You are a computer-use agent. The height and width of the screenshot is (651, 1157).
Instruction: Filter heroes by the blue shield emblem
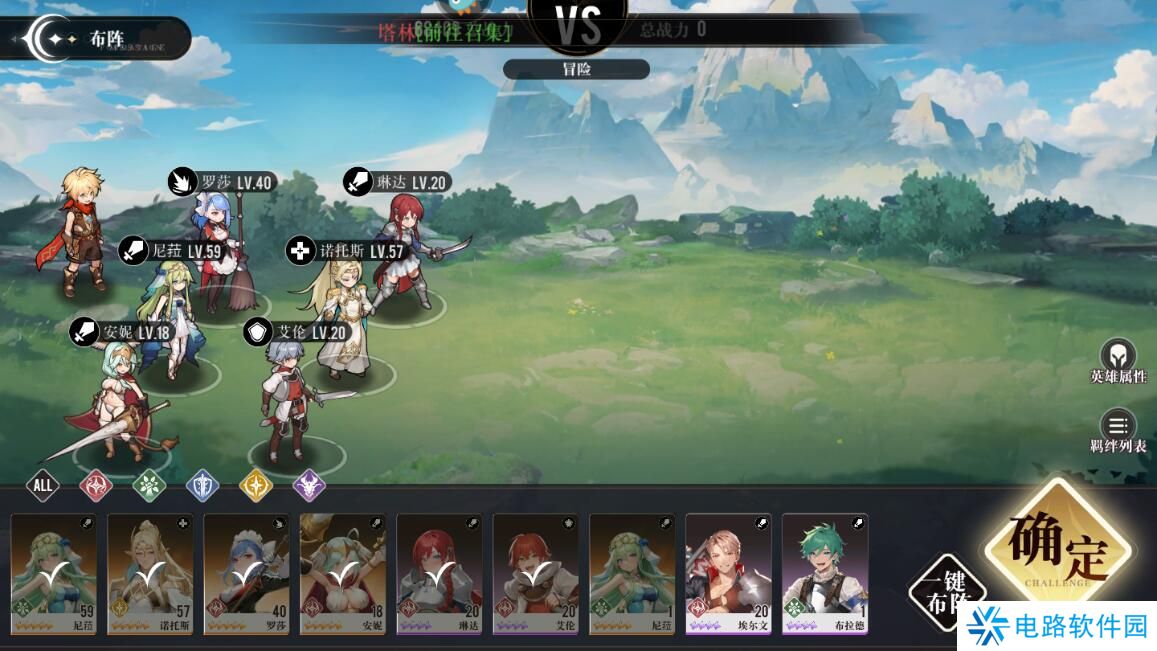click(x=203, y=486)
